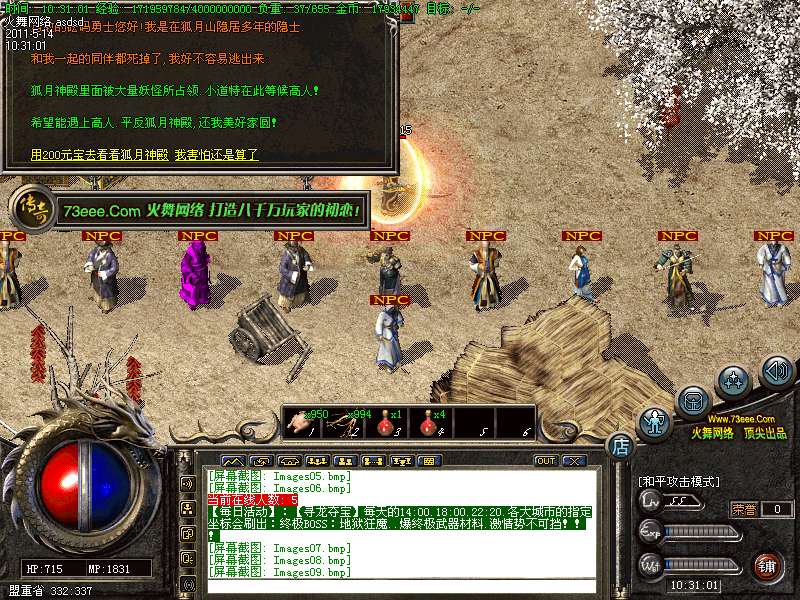The image size is (800, 600).
Task: Select the ginseng root hotbar slot 2
Action: tap(345, 423)
